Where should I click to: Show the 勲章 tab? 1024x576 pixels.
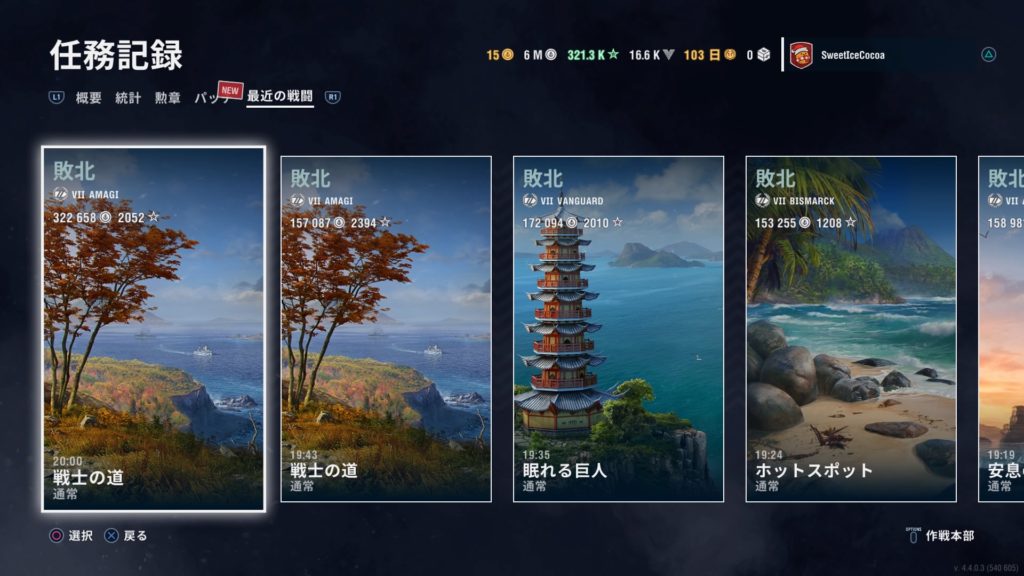pos(168,98)
